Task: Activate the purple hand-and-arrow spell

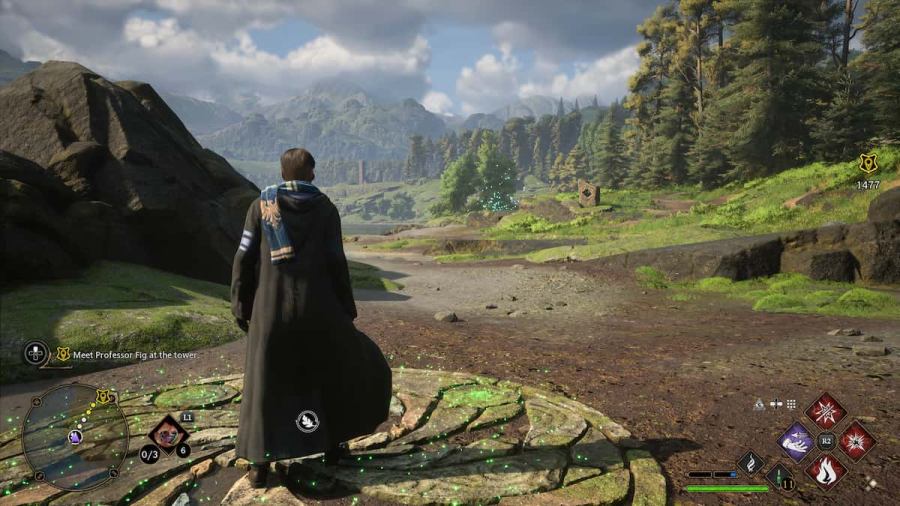Action: click(797, 440)
